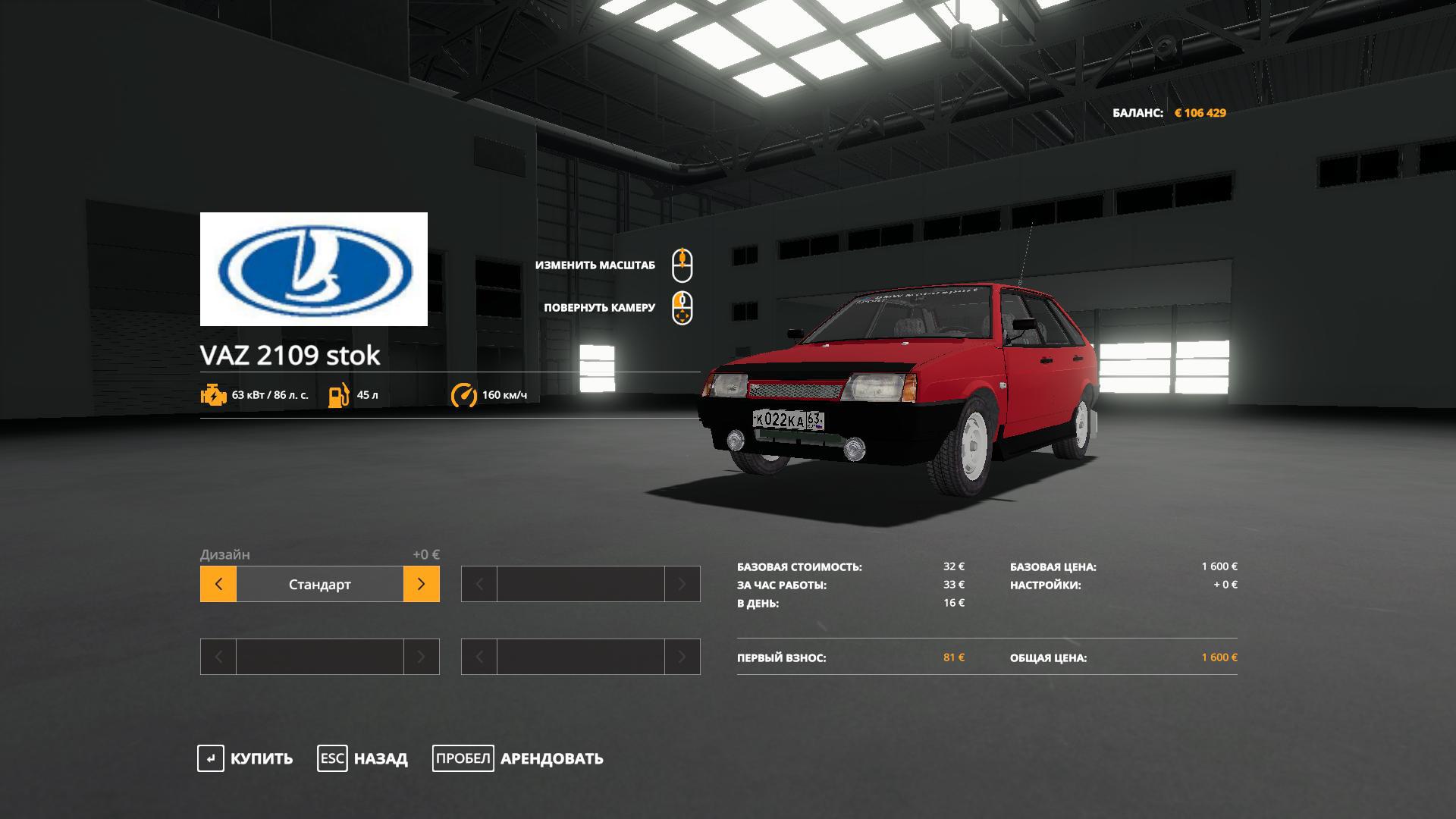Buy the car with КУПИТЬ

[x=246, y=758]
